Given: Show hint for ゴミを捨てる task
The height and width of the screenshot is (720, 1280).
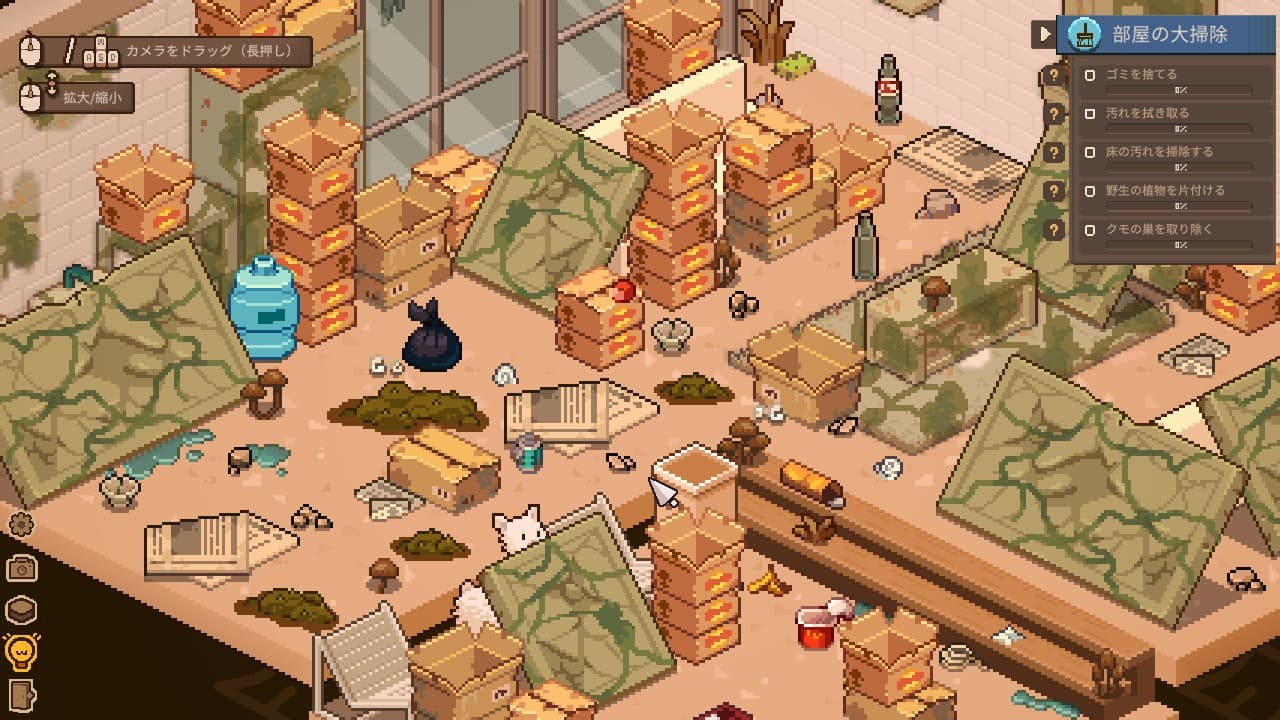Looking at the screenshot, I should click(1053, 75).
